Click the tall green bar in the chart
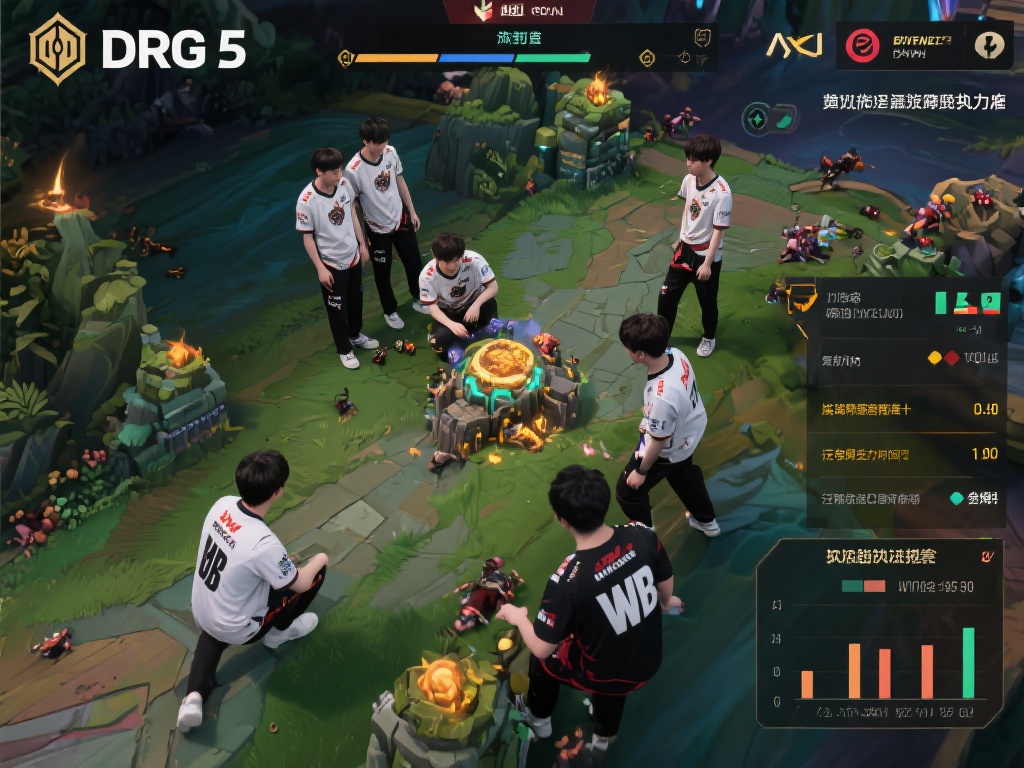 coord(968,662)
